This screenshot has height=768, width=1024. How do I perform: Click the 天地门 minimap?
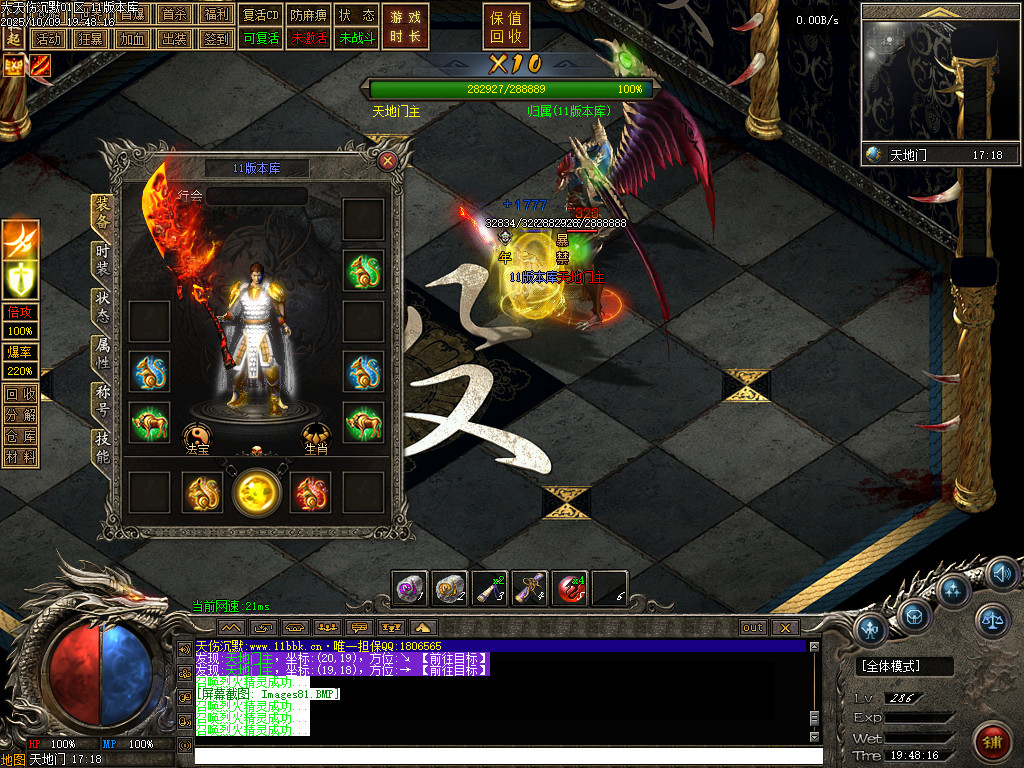[x=940, y=80]
